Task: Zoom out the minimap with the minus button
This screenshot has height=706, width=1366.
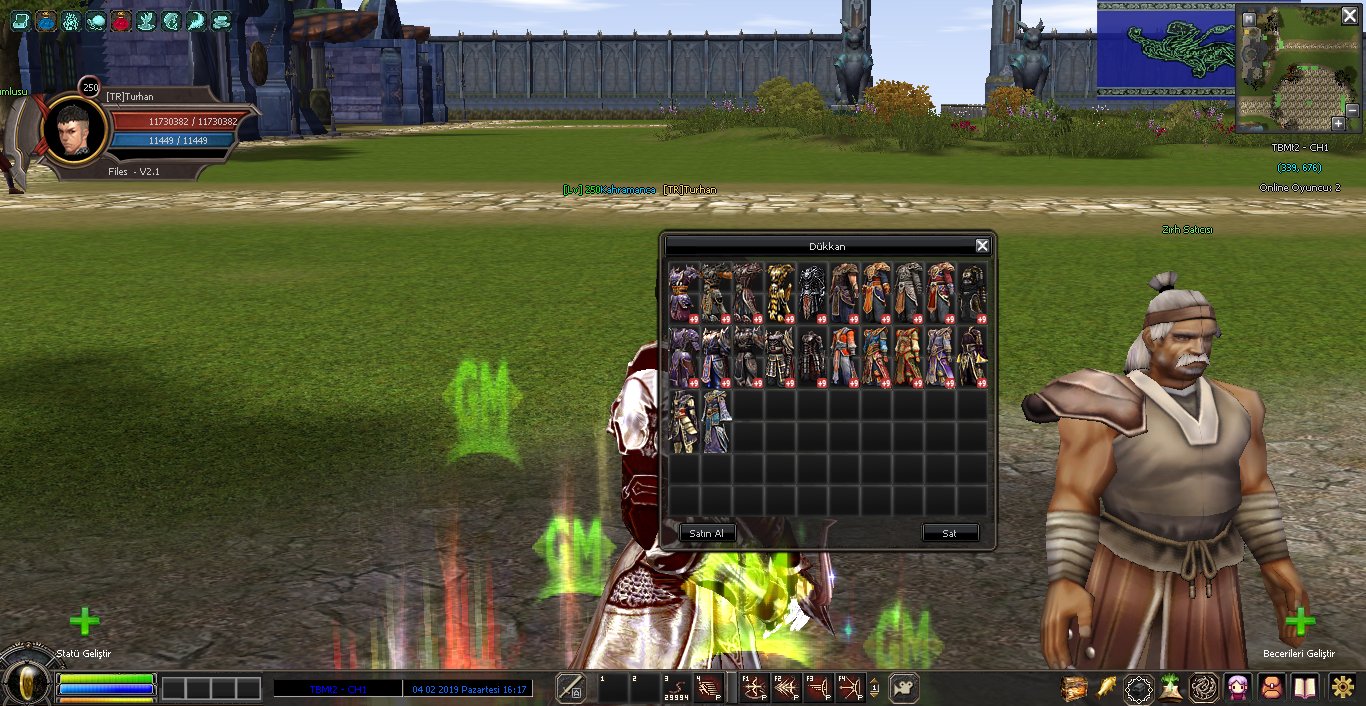Action: 1352,110
